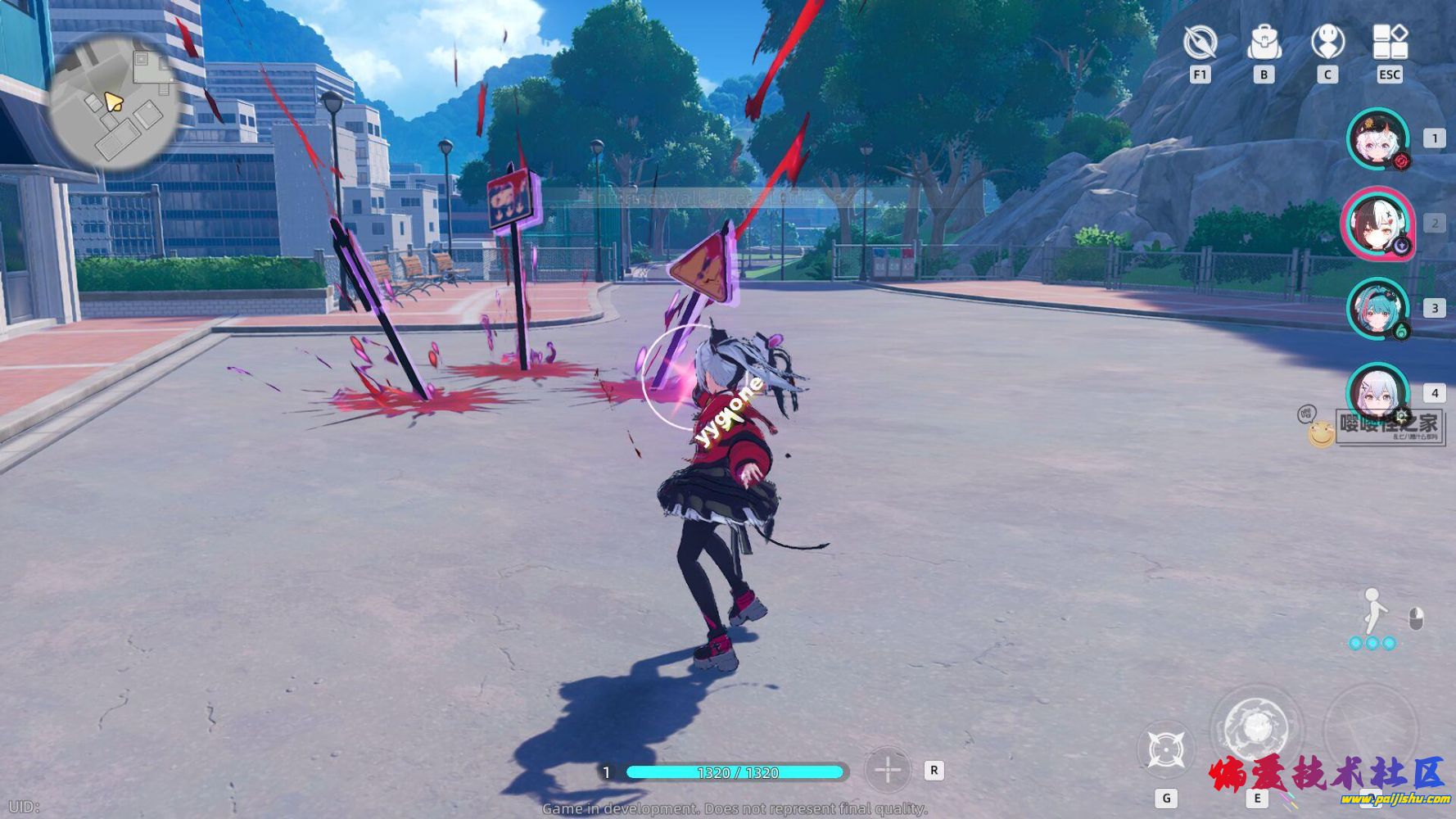Select the black-and-white haired character portrait
Image resolution: width=1456 pixels, height=819 pixels.
pyautogui.click(x=1378, y=224)
